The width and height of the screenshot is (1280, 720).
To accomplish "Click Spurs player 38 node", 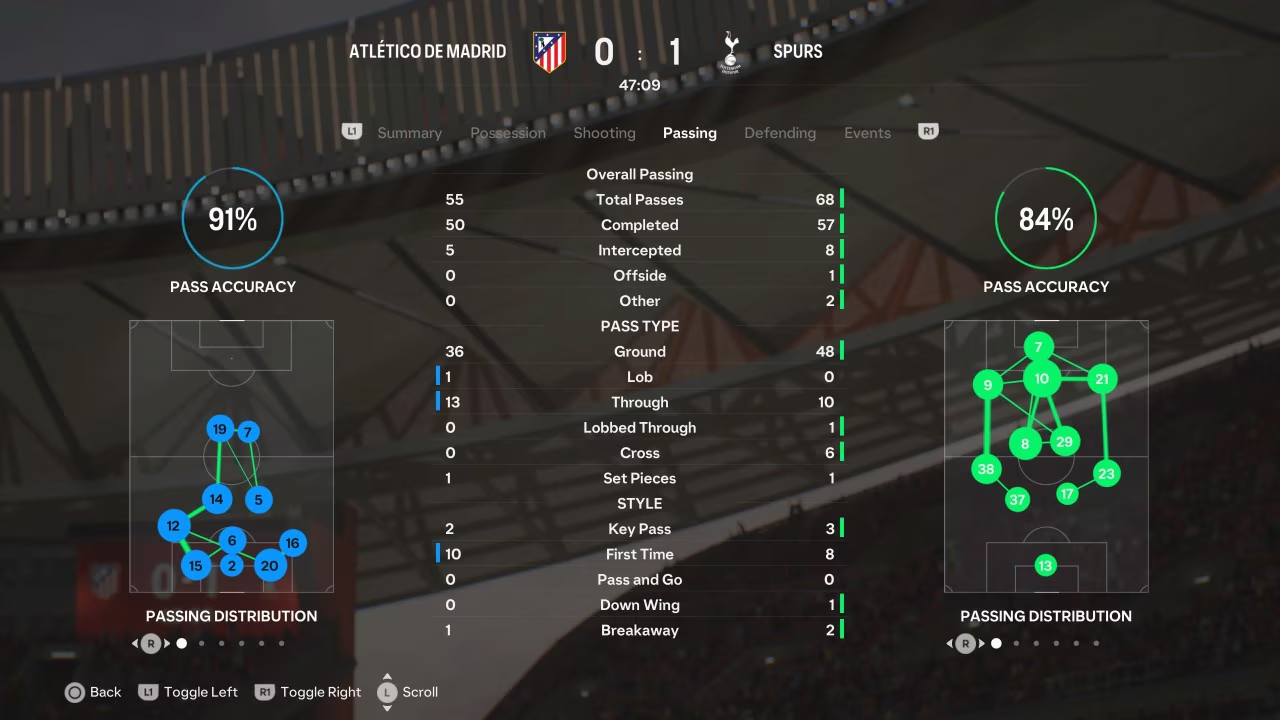I will point(987,469).
